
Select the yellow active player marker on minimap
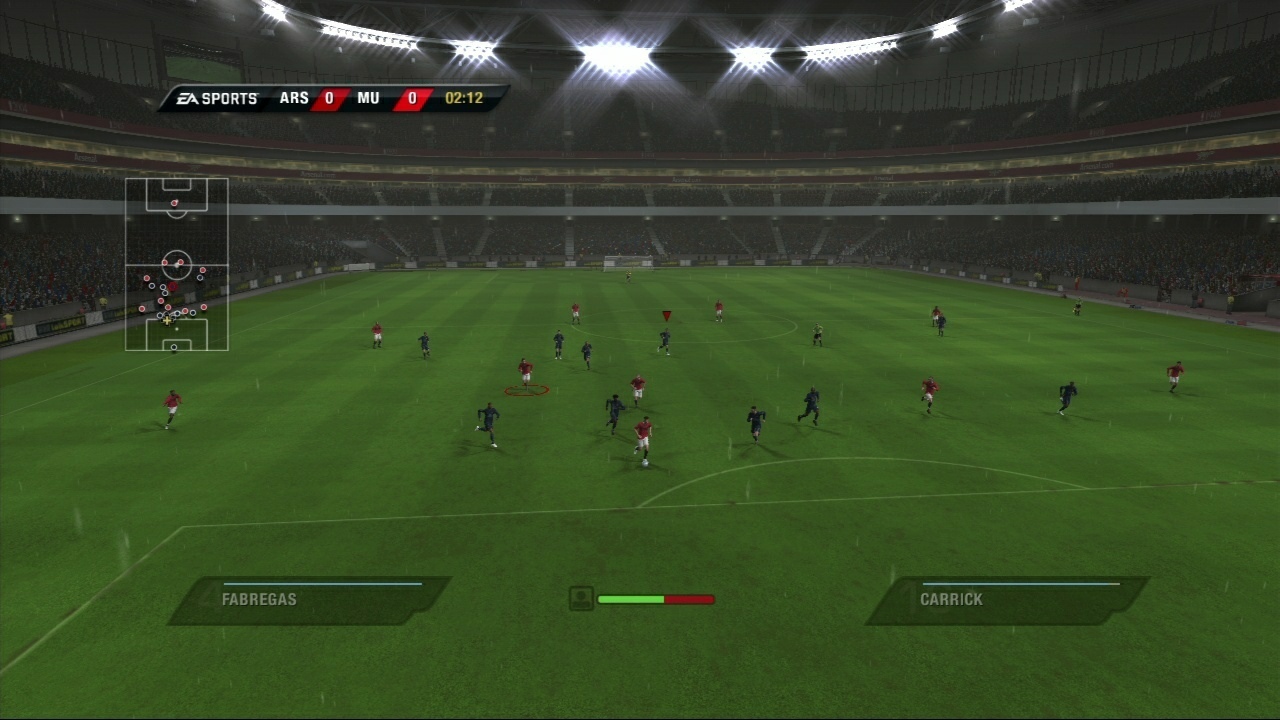click(x=167, y=320)
